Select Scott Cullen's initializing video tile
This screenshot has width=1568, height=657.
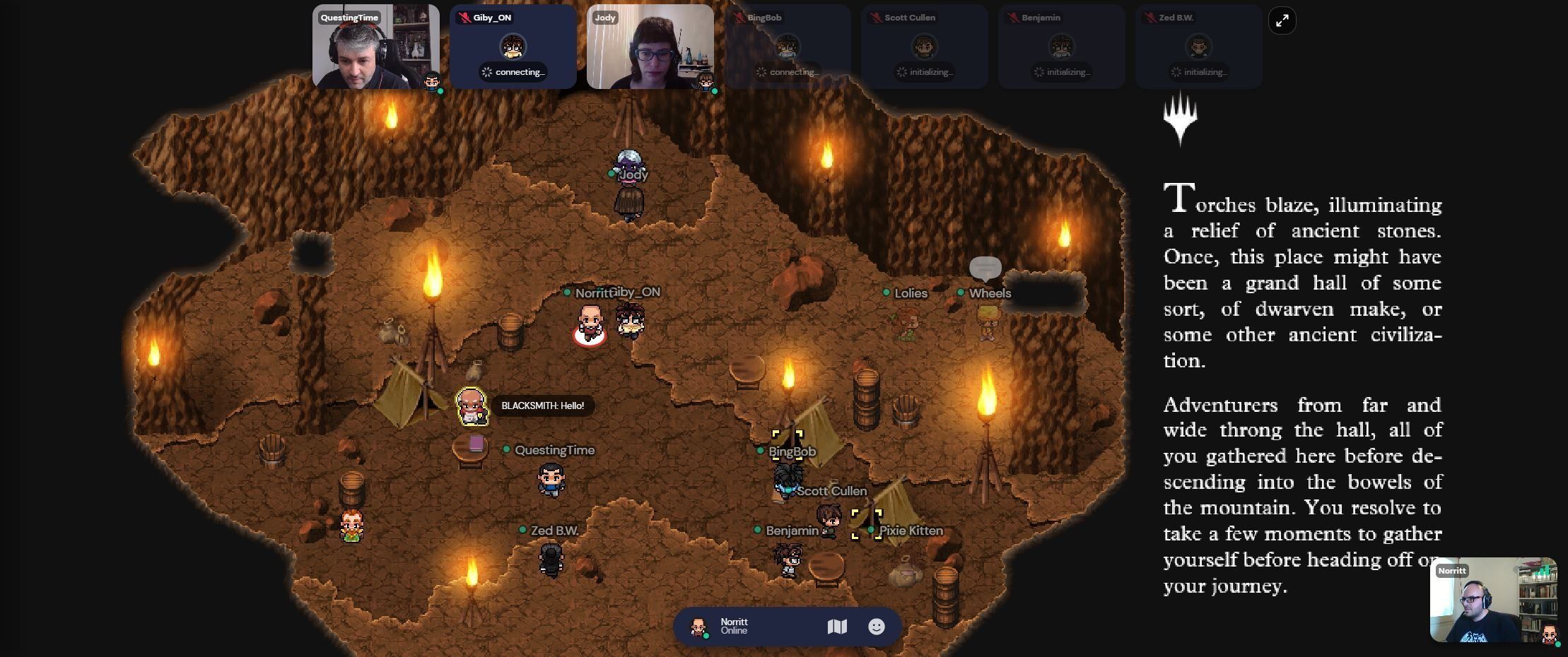coord(924,47)
